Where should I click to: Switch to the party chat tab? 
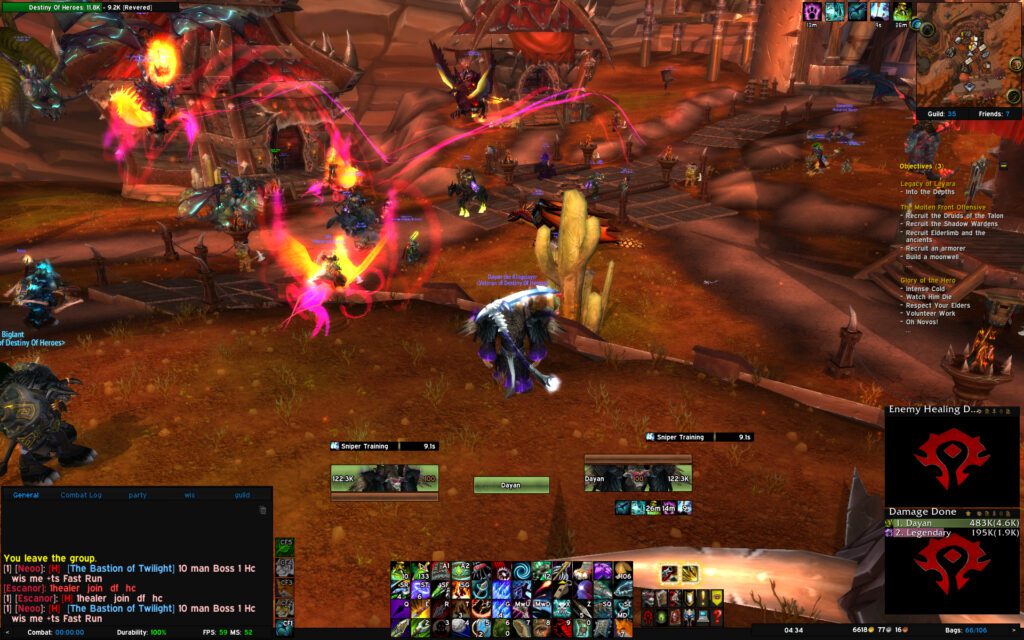click(x=137, y=495)
